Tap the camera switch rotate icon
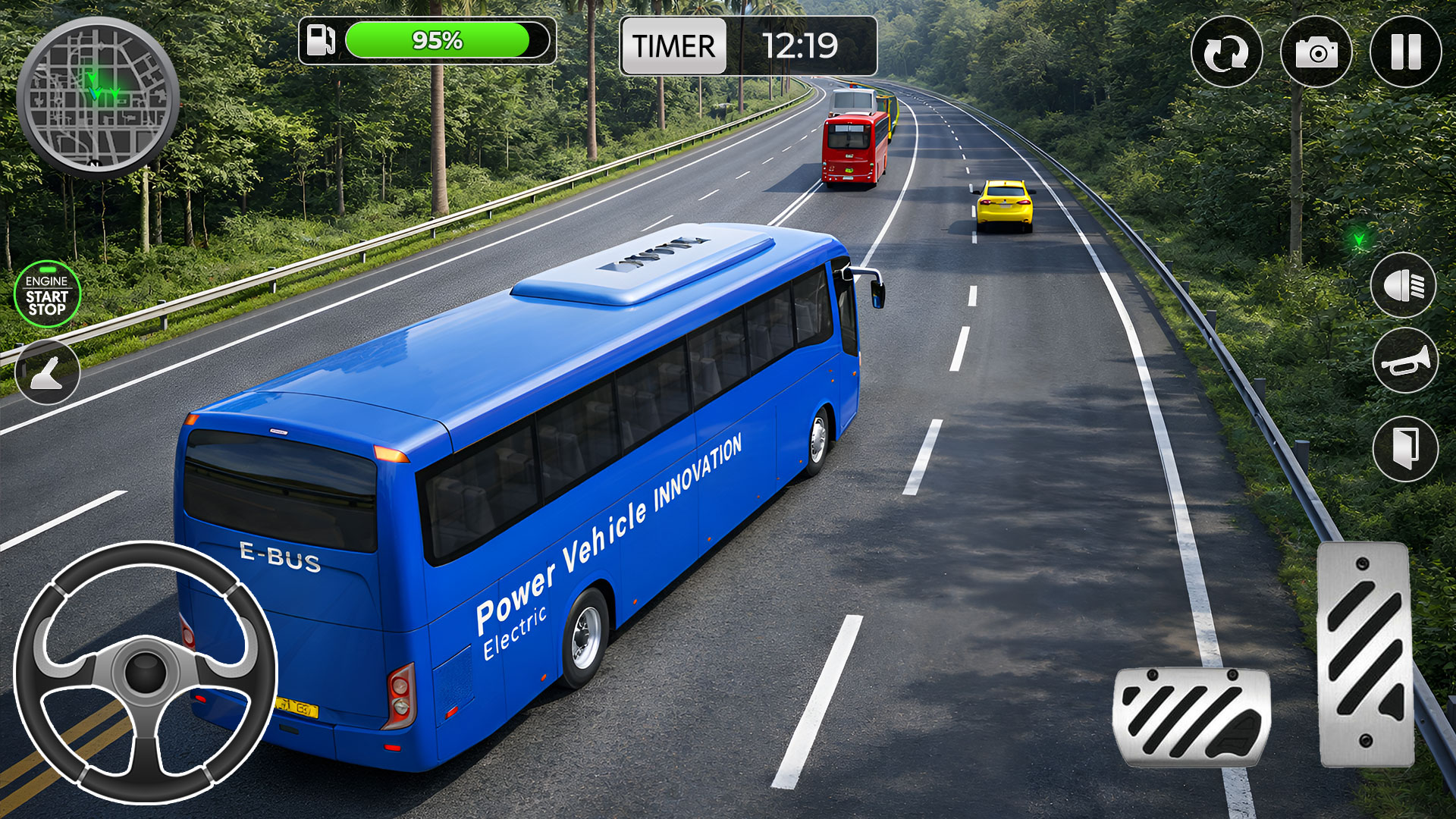 (1226, 52)
